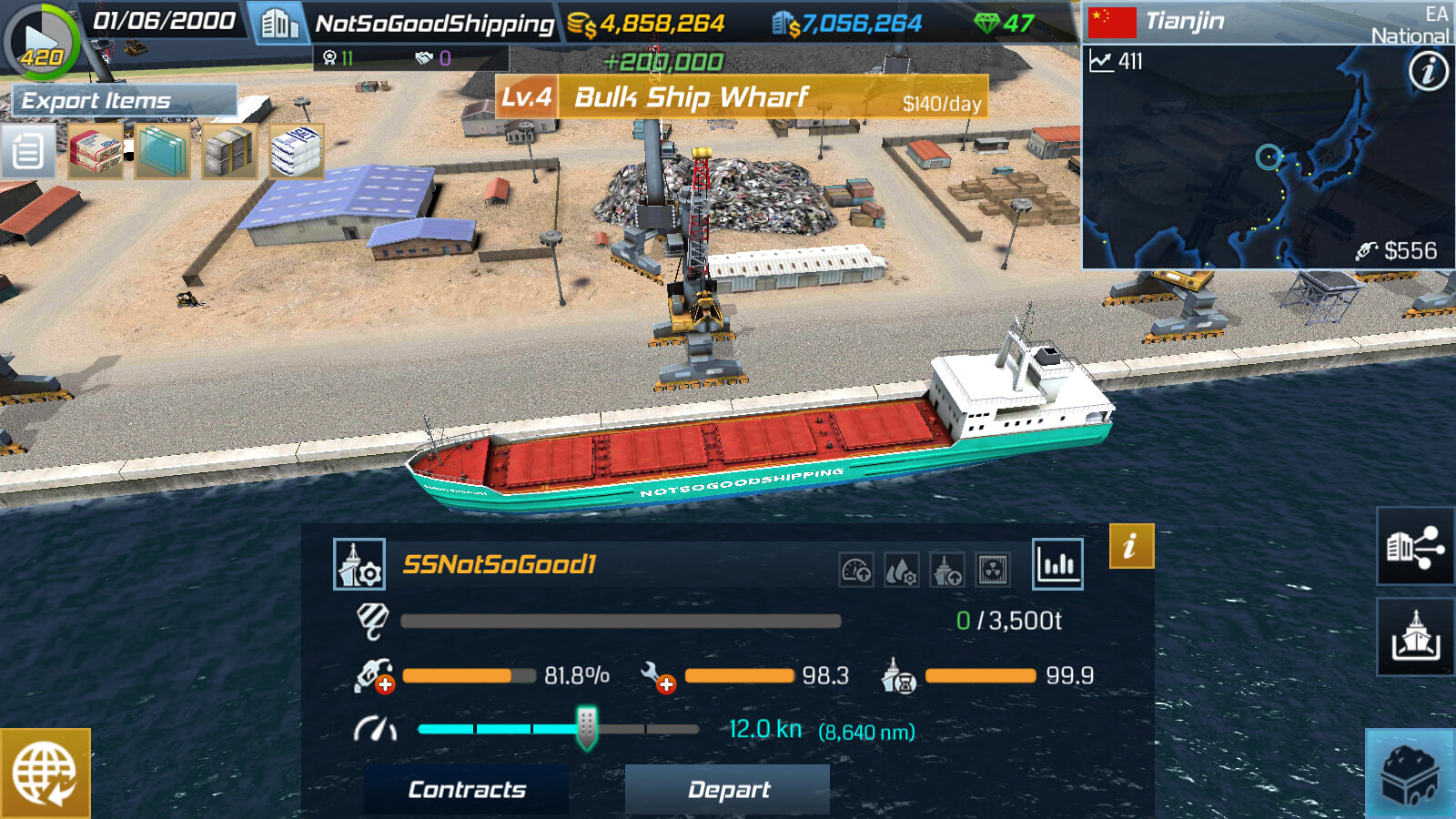Select the cement bags export item
This screenshot has width=1456, height=819.
[96, 151]
